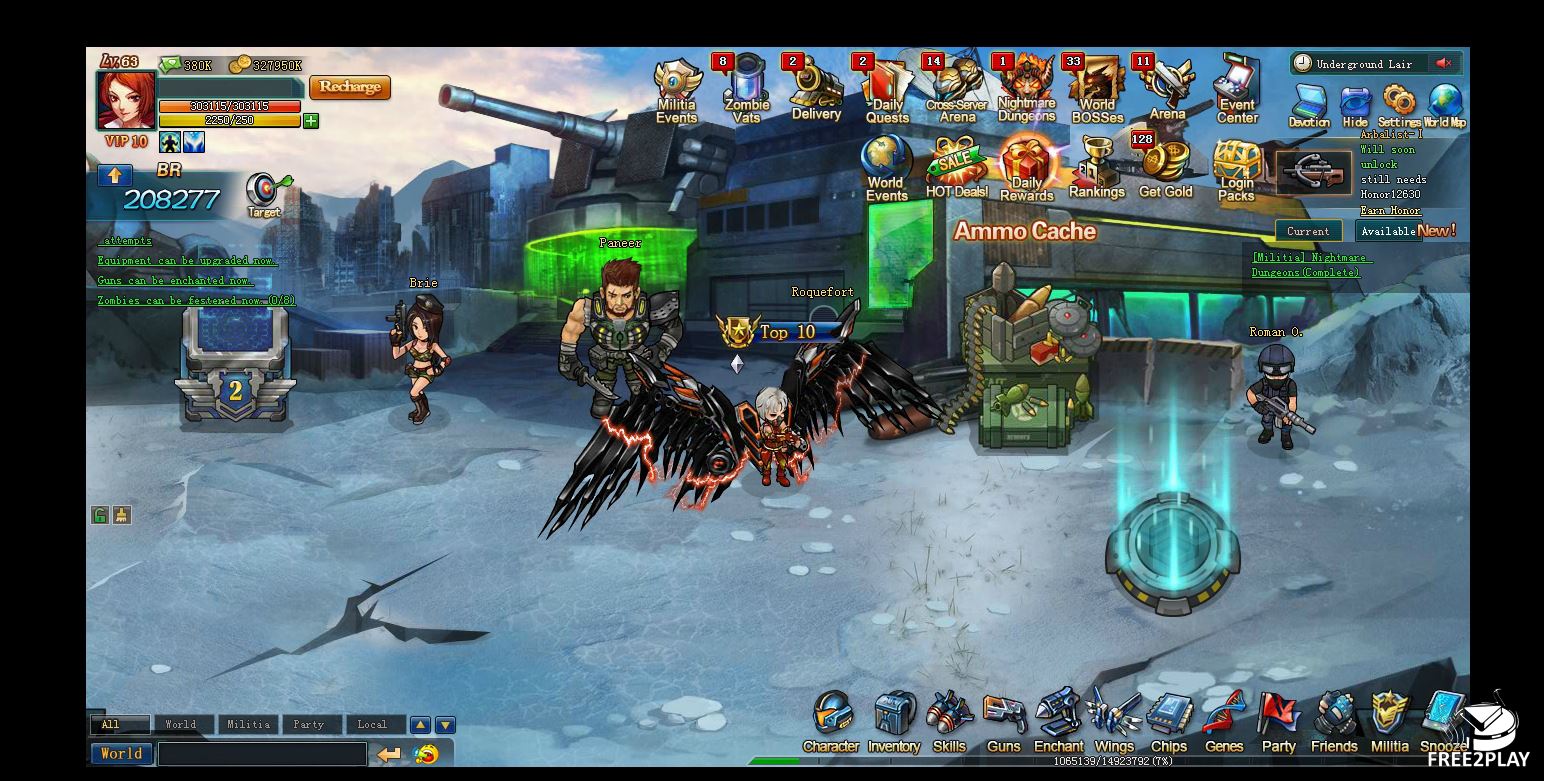View the Rankings trophy
The width and height of the screenshot is (1544, 781).
pos(1096,168)
